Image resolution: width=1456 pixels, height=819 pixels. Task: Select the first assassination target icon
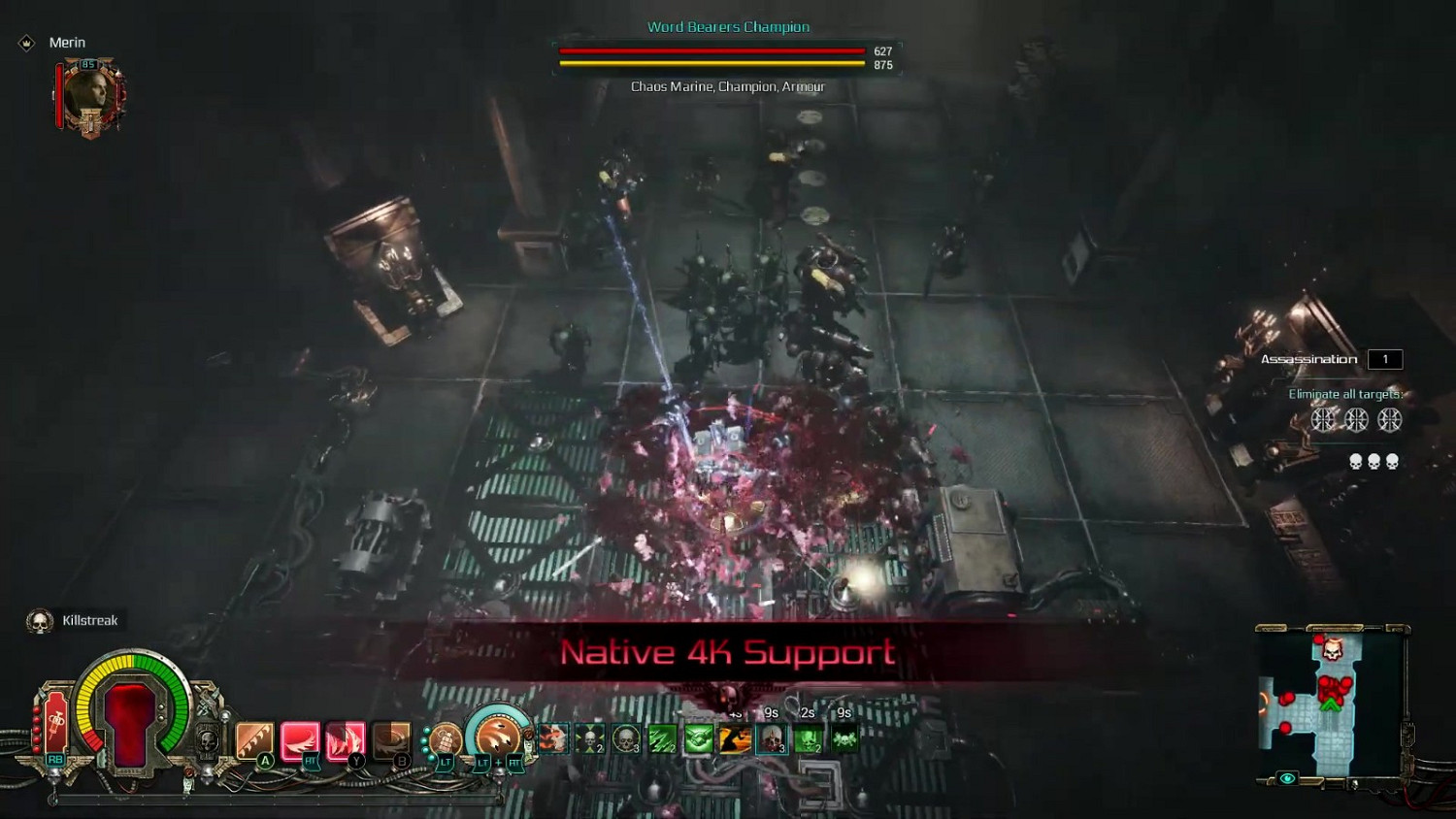[x=1322, y=418]
